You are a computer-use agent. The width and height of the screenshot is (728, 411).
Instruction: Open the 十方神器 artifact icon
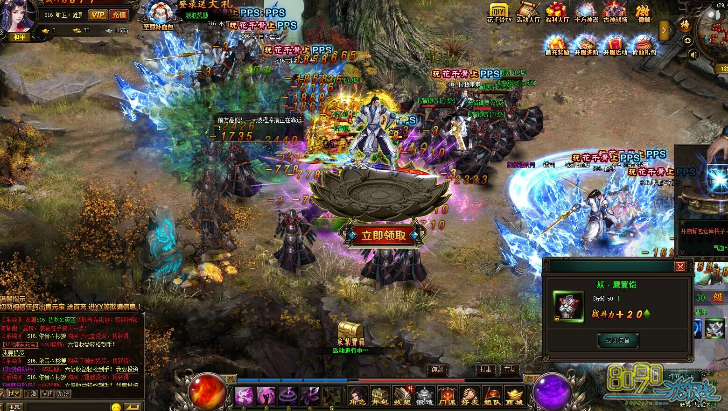(586, 12)
